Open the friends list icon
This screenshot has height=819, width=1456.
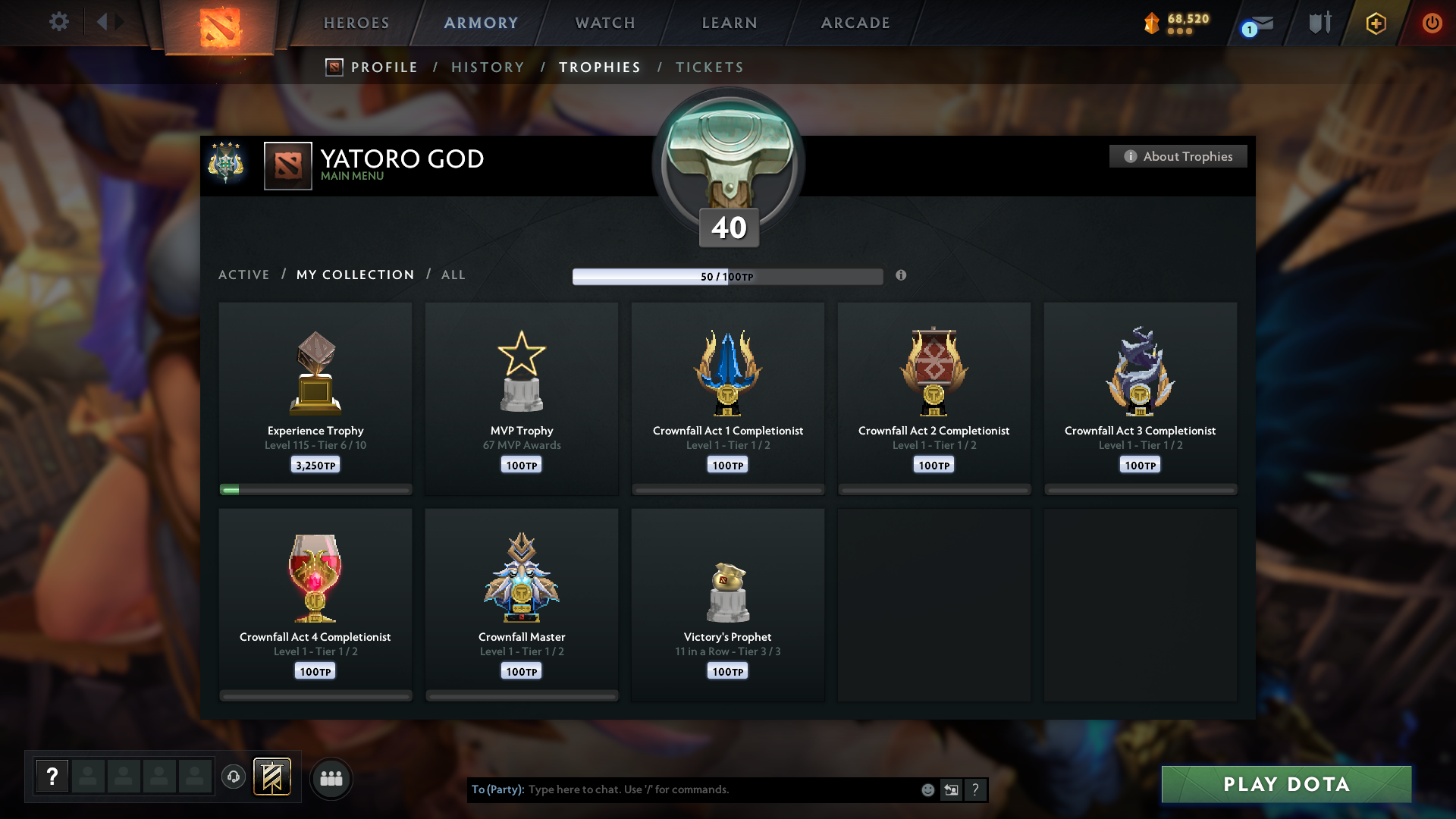pyautogui.click(x=331, y=778)
